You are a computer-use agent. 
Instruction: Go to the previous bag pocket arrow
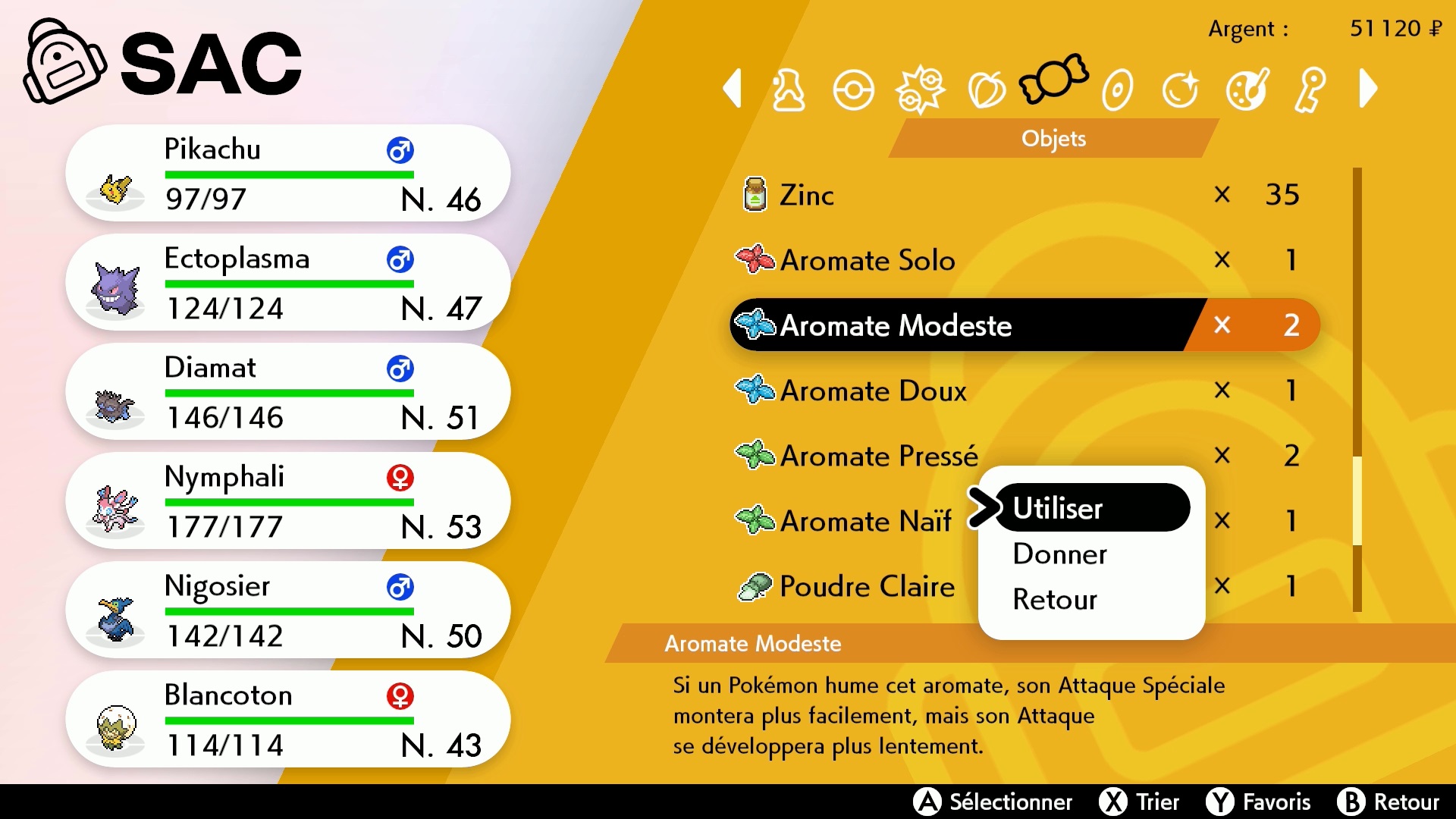point(733,89)
